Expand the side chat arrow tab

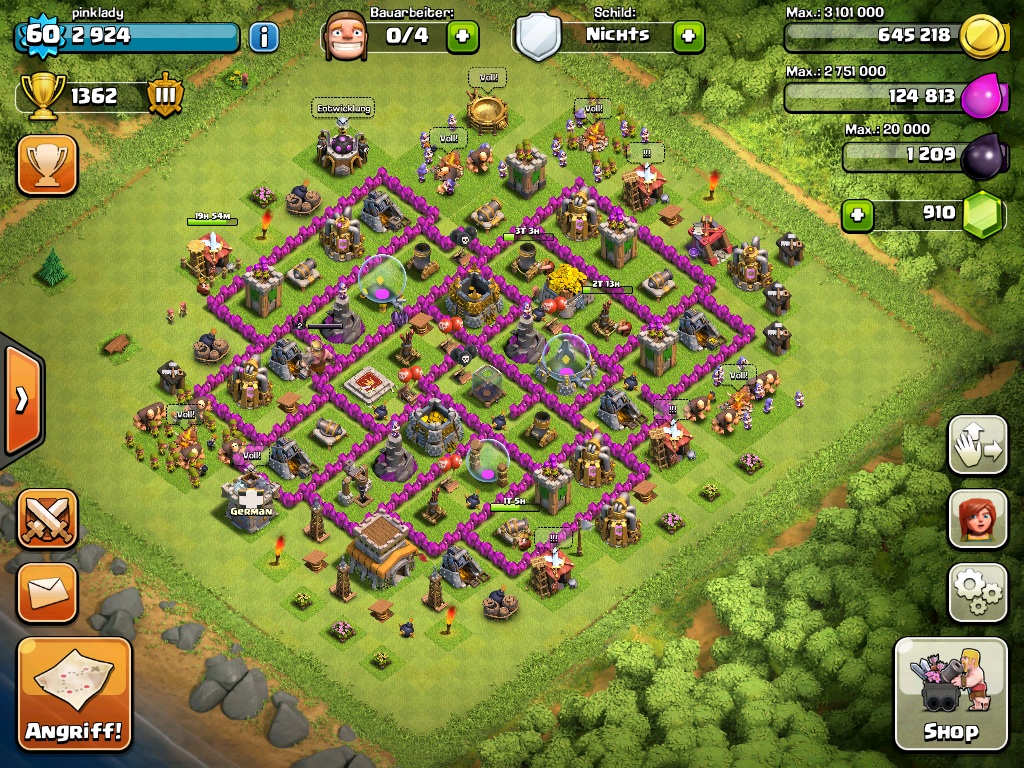click(x=21, y=400)
